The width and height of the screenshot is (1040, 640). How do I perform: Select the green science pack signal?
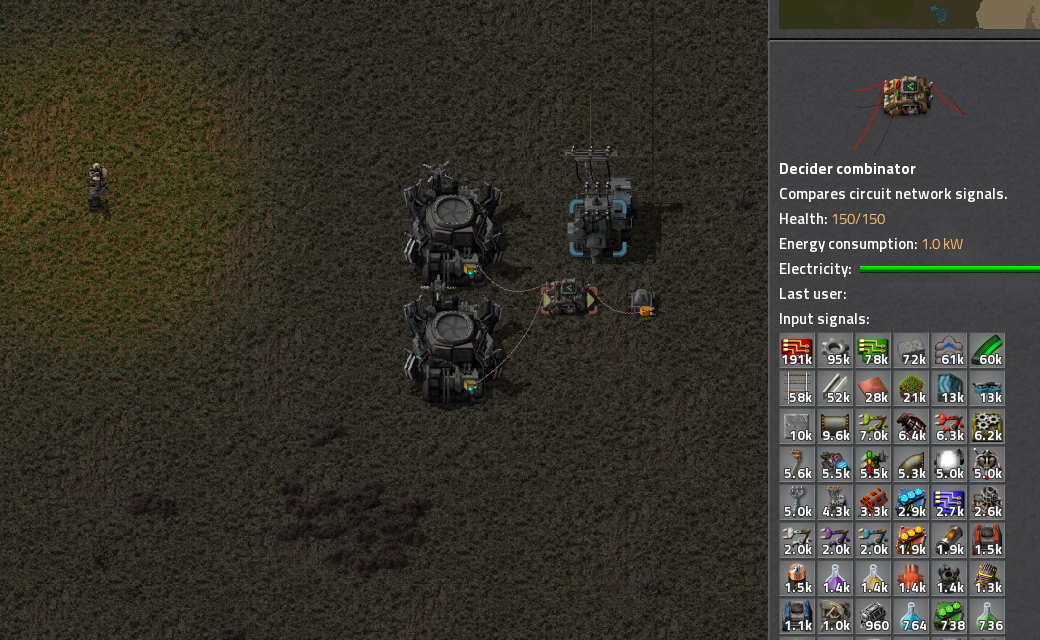[x=987, y=615]
